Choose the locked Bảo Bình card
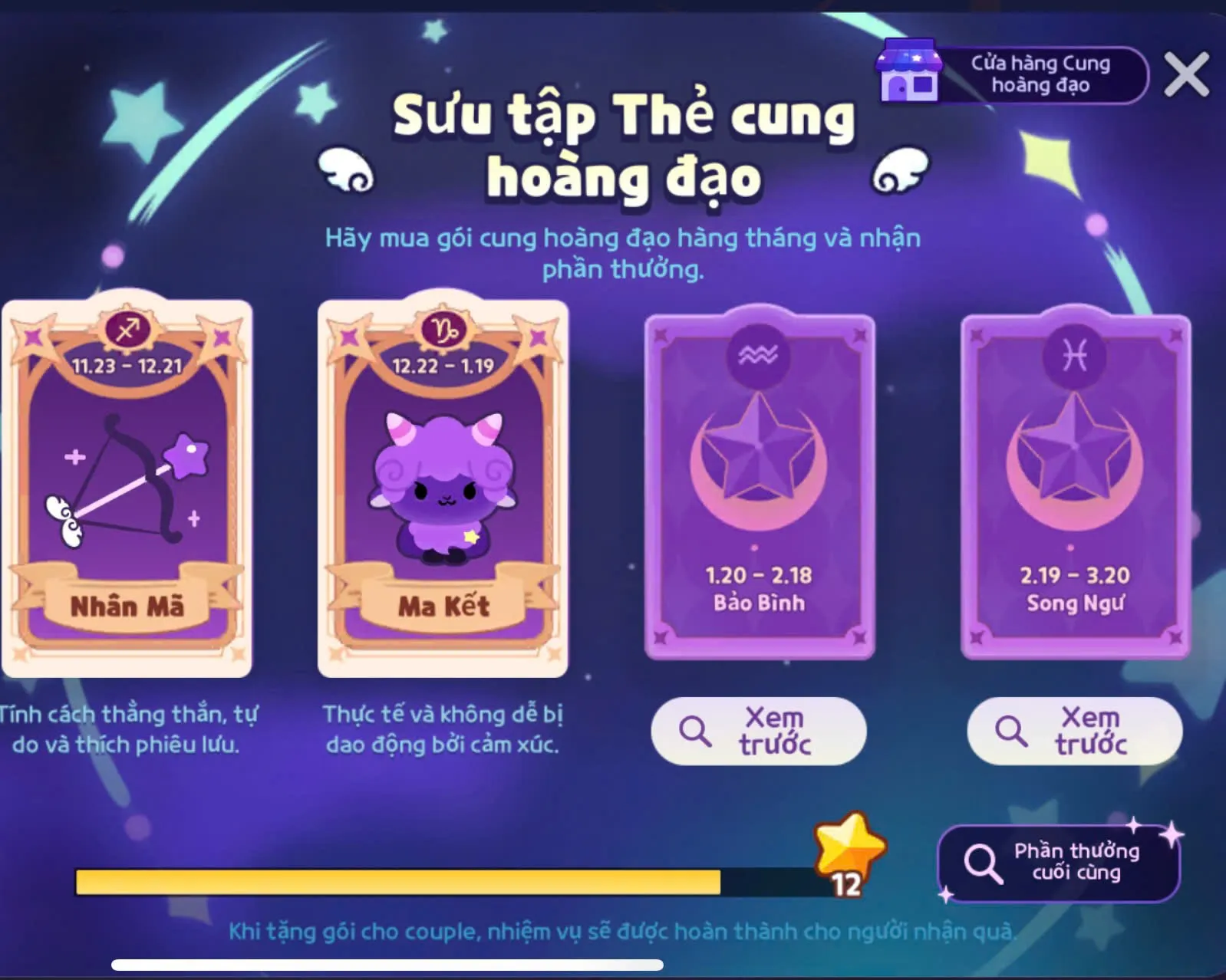This screenshot has width=1226, height=980. [x=760, y=487]
